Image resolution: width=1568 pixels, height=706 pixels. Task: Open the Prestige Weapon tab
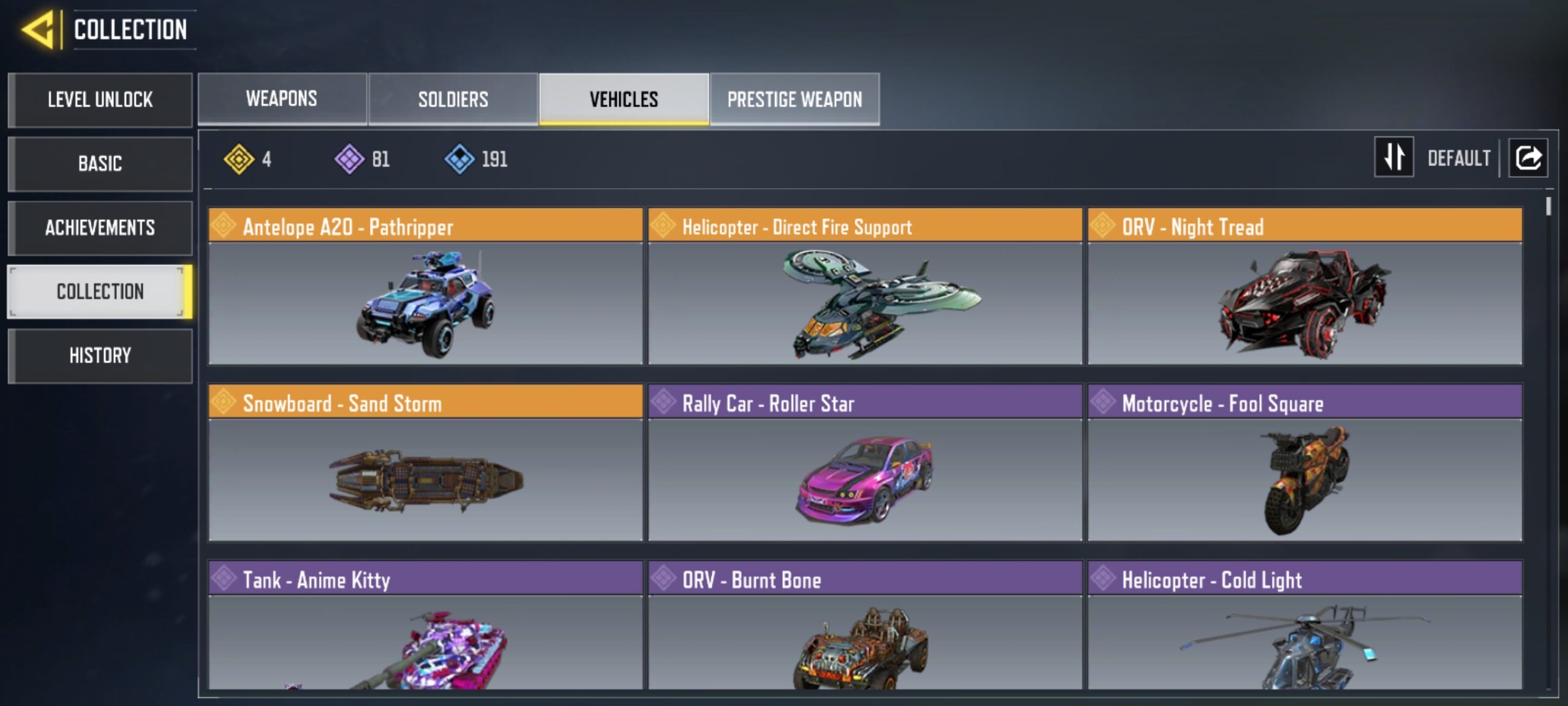pos(795,99)
